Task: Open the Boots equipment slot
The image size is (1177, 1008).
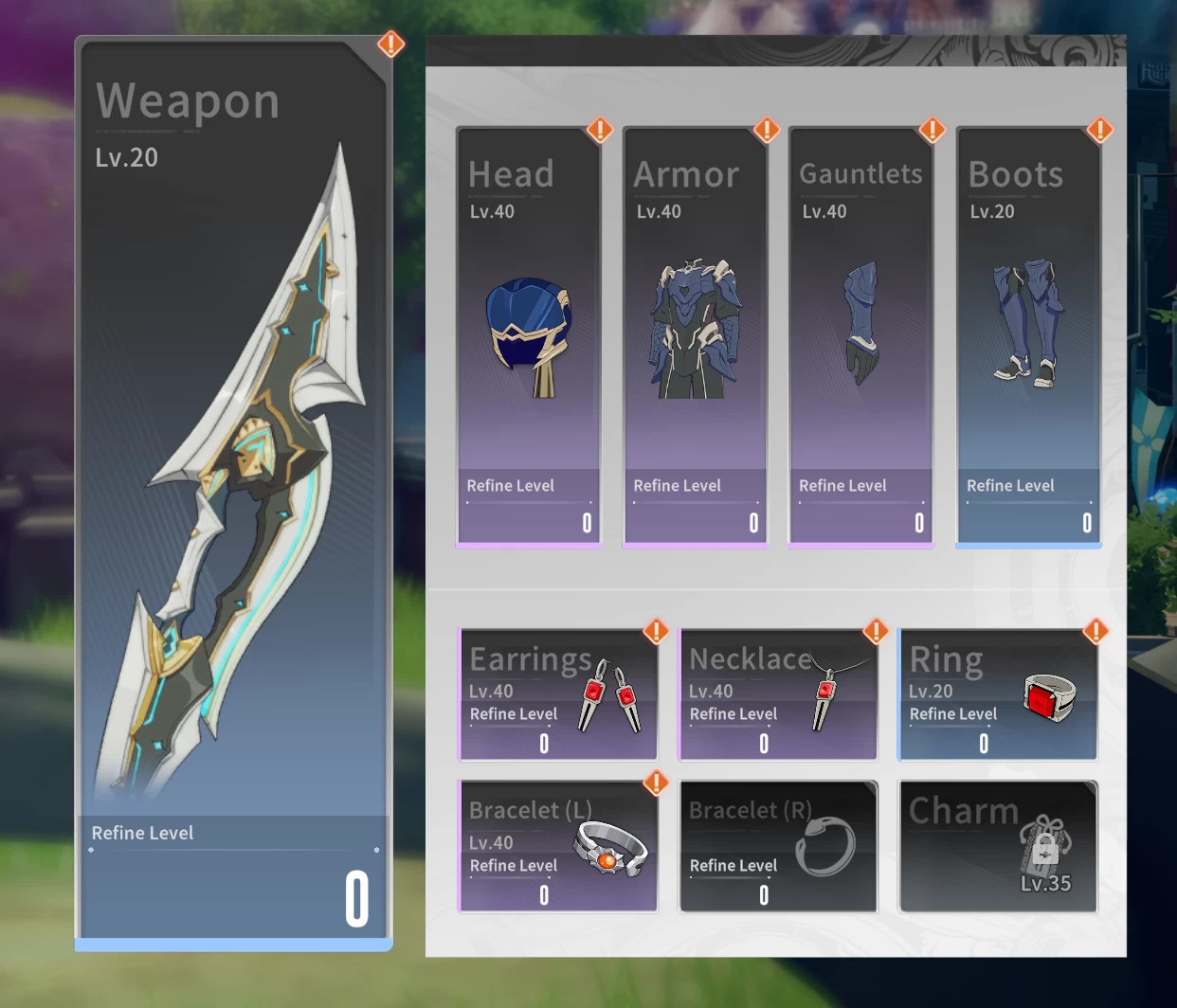Action: pyautogui.click(x=1028, y=337)
